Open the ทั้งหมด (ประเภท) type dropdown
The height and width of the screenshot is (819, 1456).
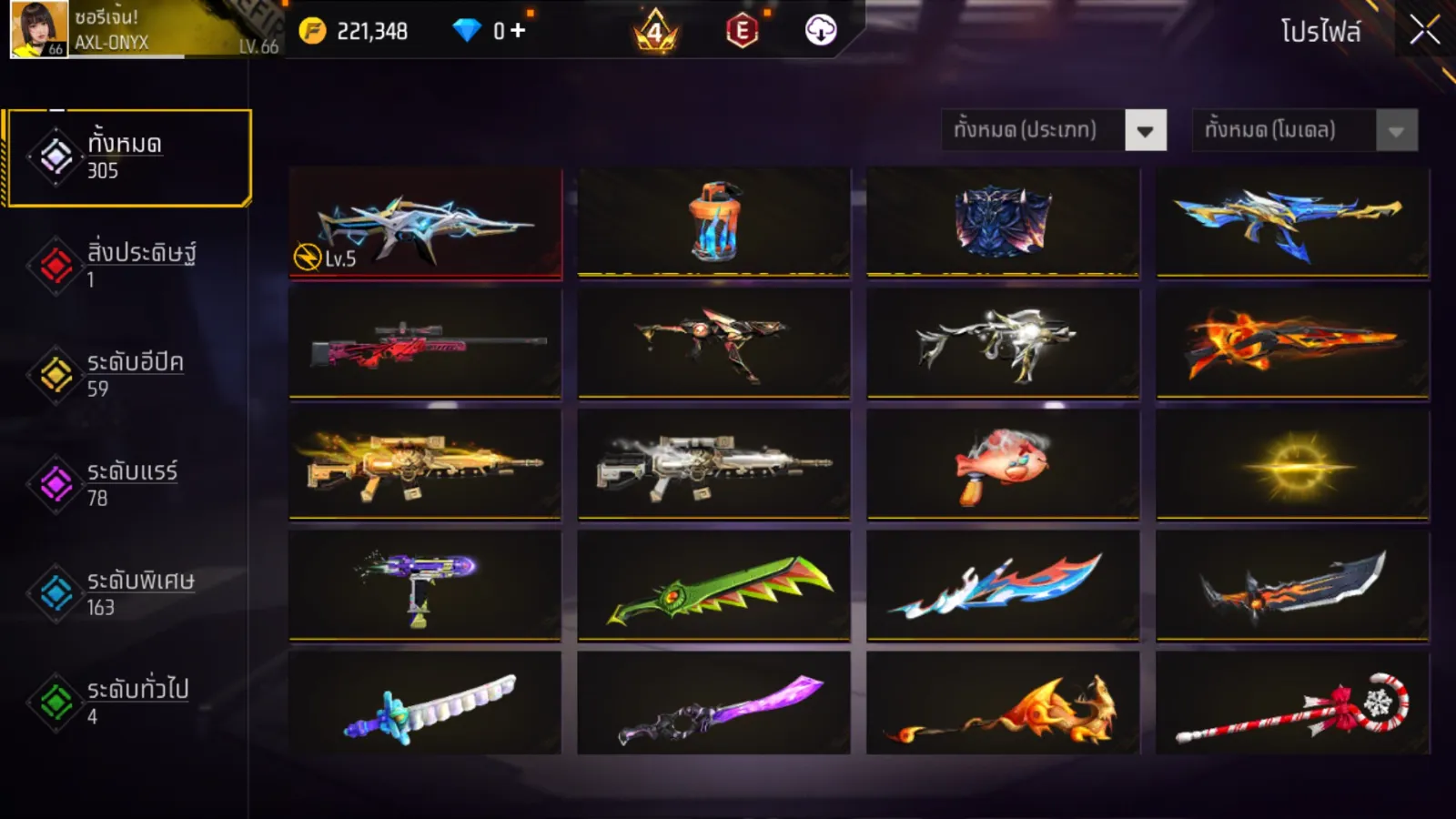(1054, 130)
